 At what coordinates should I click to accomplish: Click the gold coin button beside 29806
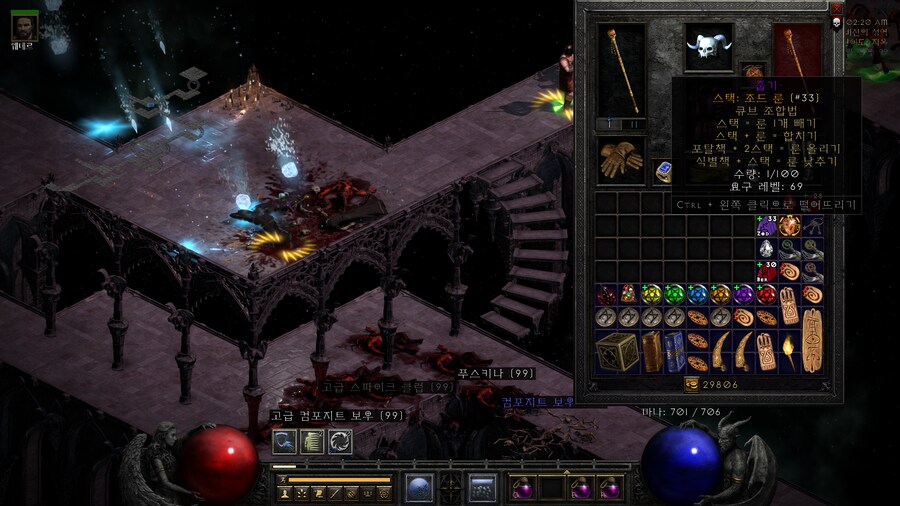[x=690, y=384]
